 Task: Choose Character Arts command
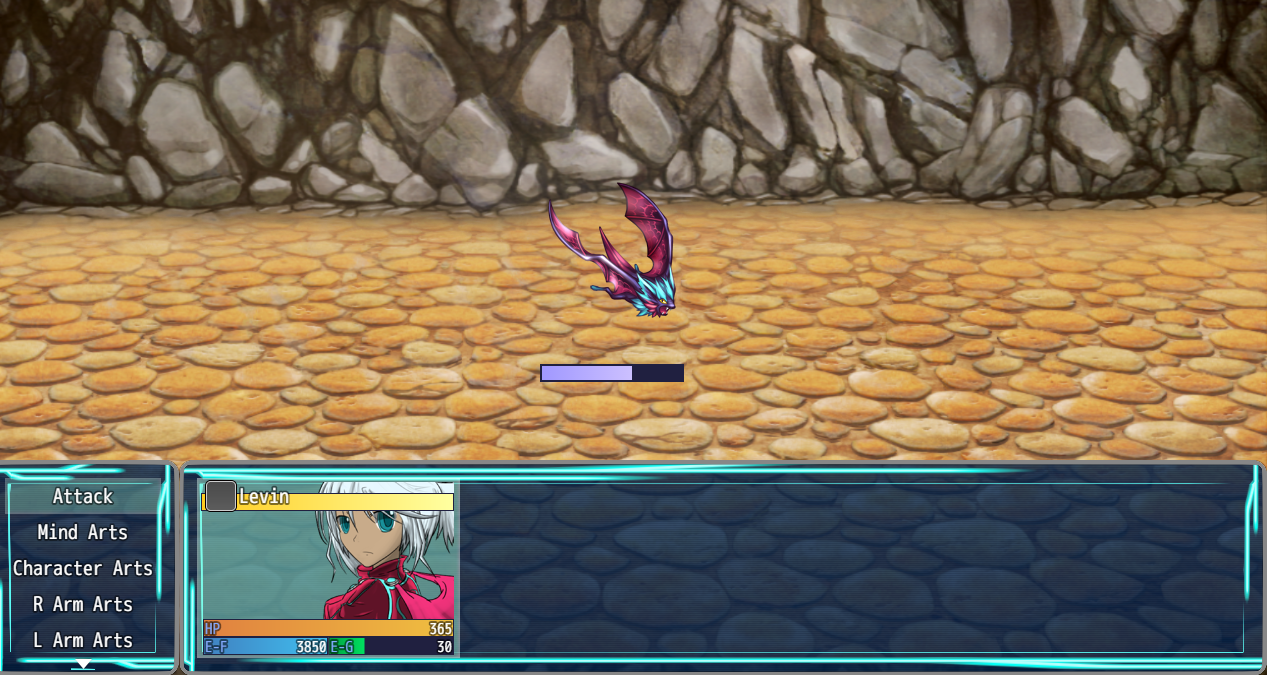(x=83, y=569)
